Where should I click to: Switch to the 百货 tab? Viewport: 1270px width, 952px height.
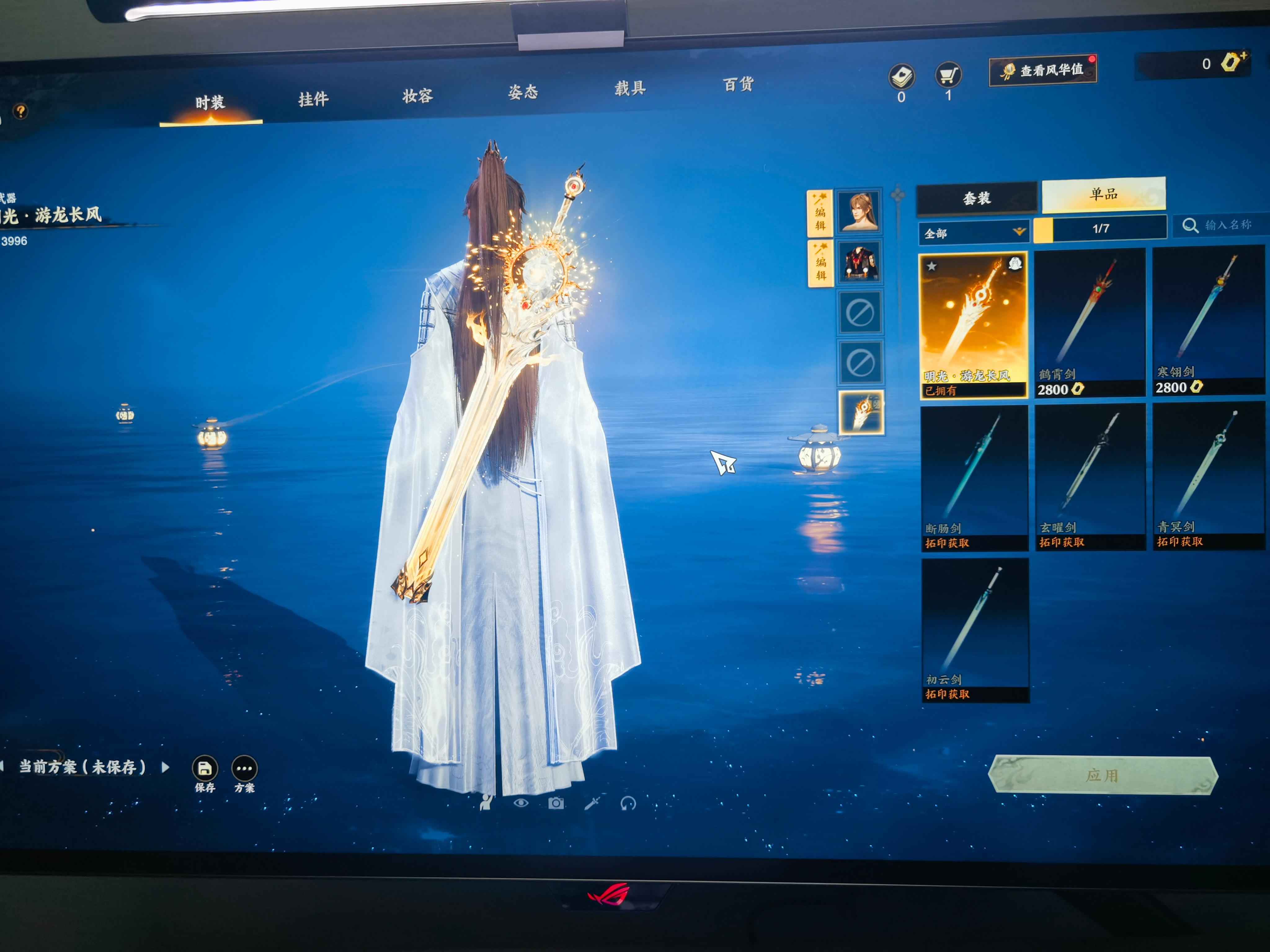(738, 84)
